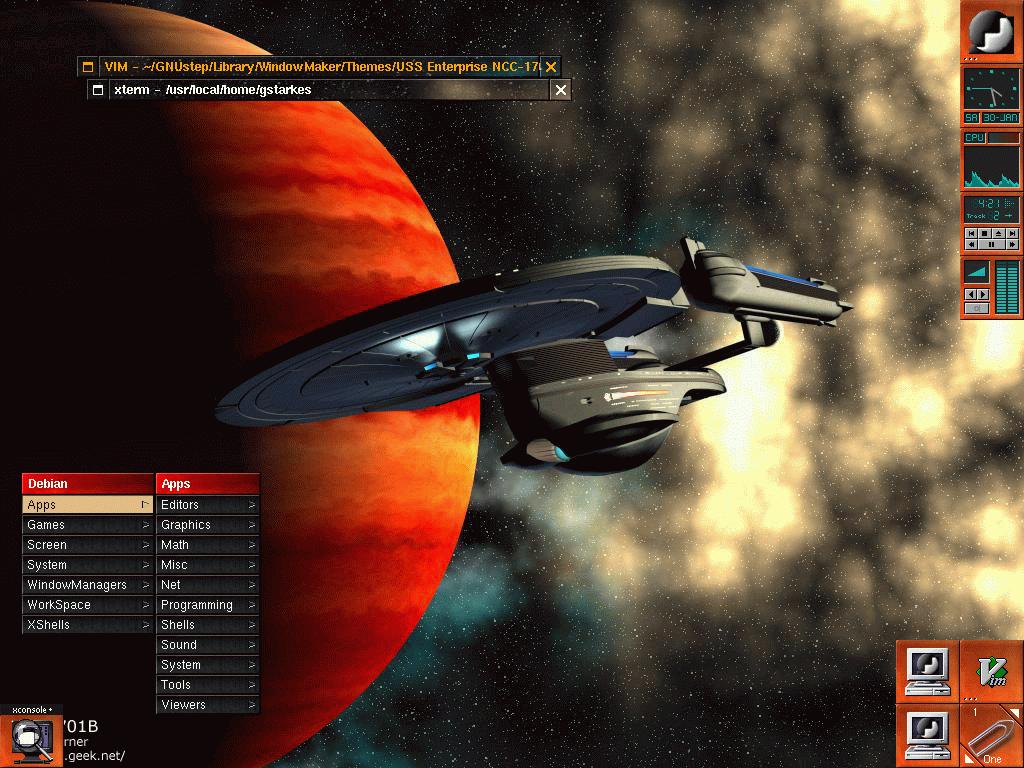Image resolution: width=1024 pixels, height=768 pixels.
Task: Open the Programming submenu
Action: [x=207, y=605]
